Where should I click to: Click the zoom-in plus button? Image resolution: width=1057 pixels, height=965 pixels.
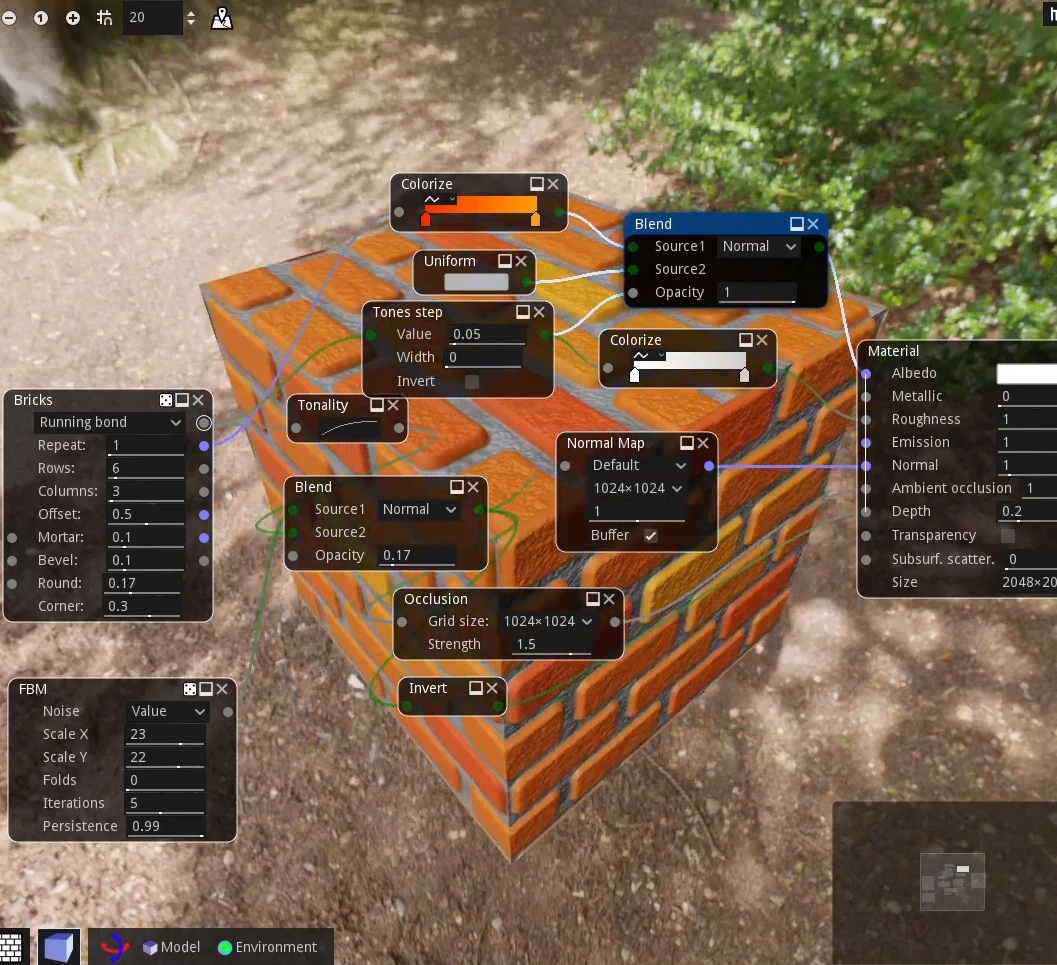(x=73, y=18)
